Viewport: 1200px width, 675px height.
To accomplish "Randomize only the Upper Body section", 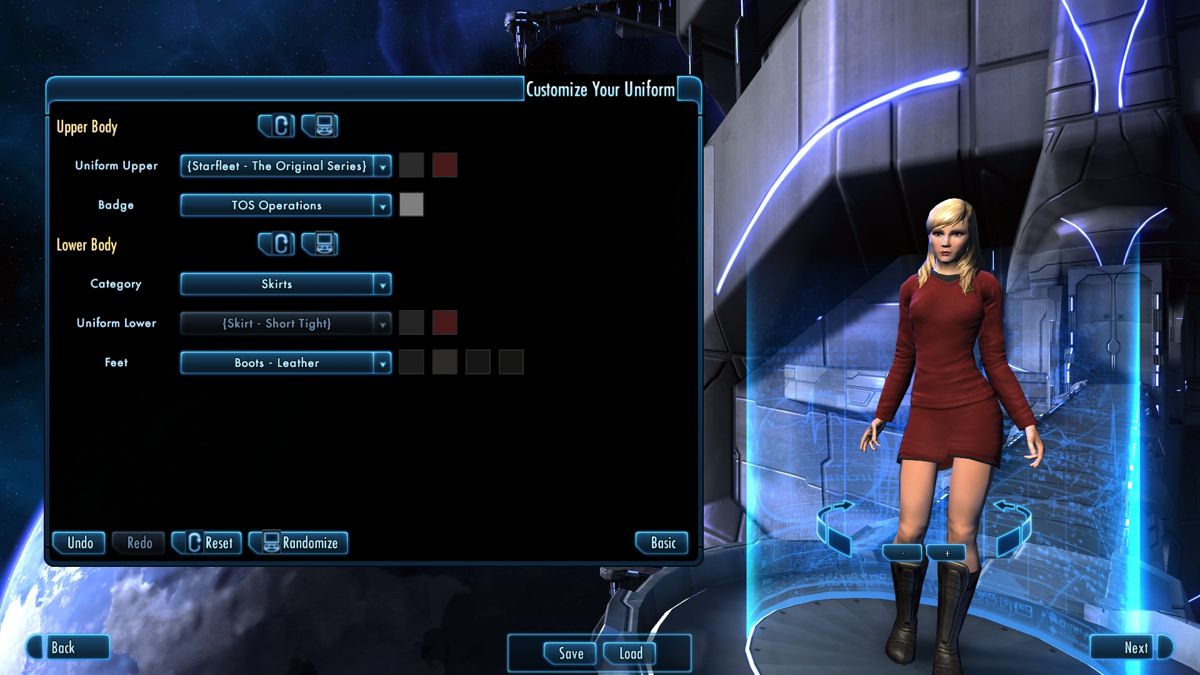I will pyautogui.click(x=320, y=126).
